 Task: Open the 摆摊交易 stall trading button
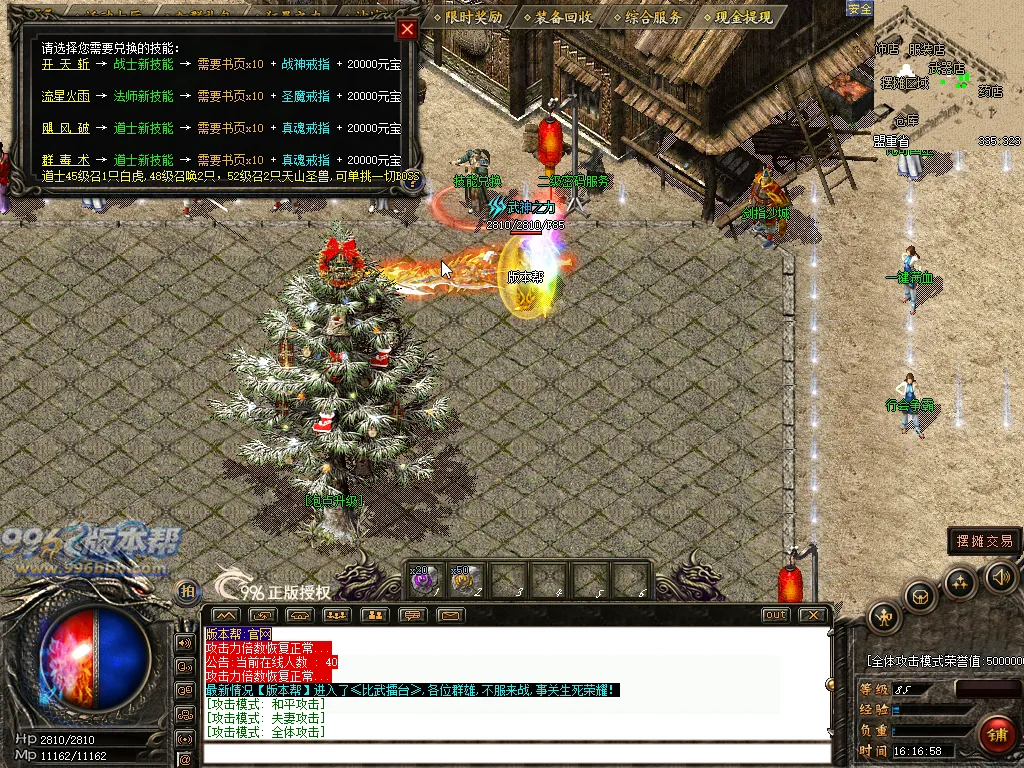985,541
